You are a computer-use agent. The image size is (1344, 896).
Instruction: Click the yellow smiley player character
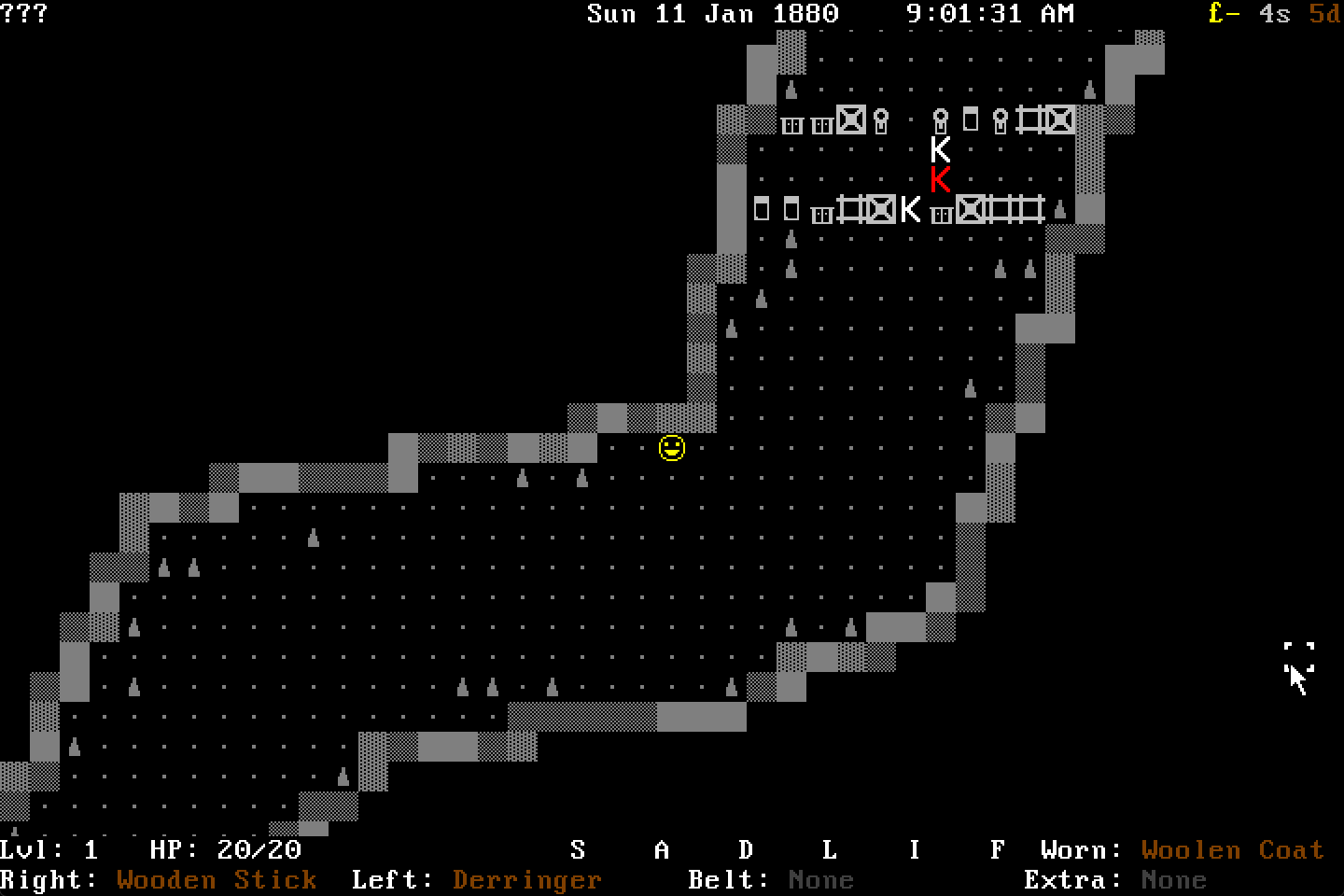(x=671, y=447)
